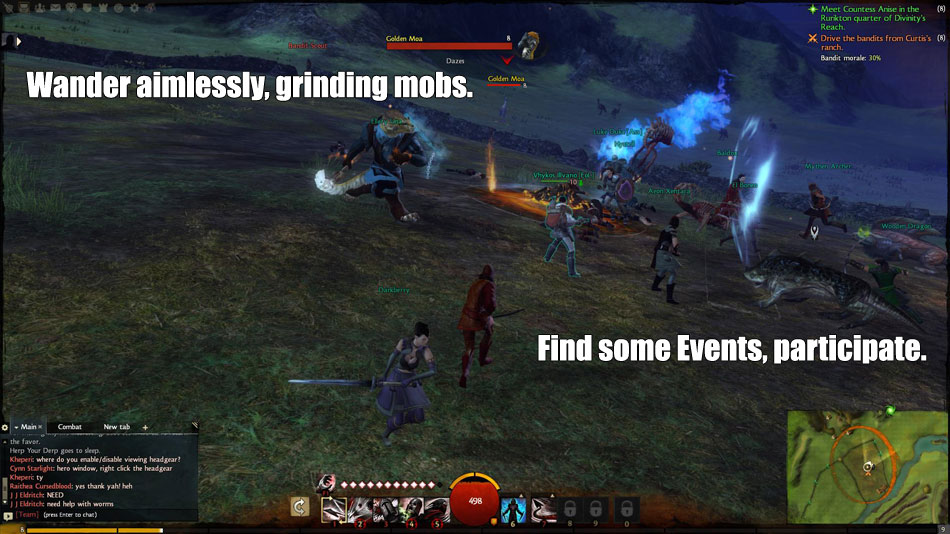Swap weapons with the rotate arrow button
The width and height of the screenshot is (950, 534).
(299, 508)
